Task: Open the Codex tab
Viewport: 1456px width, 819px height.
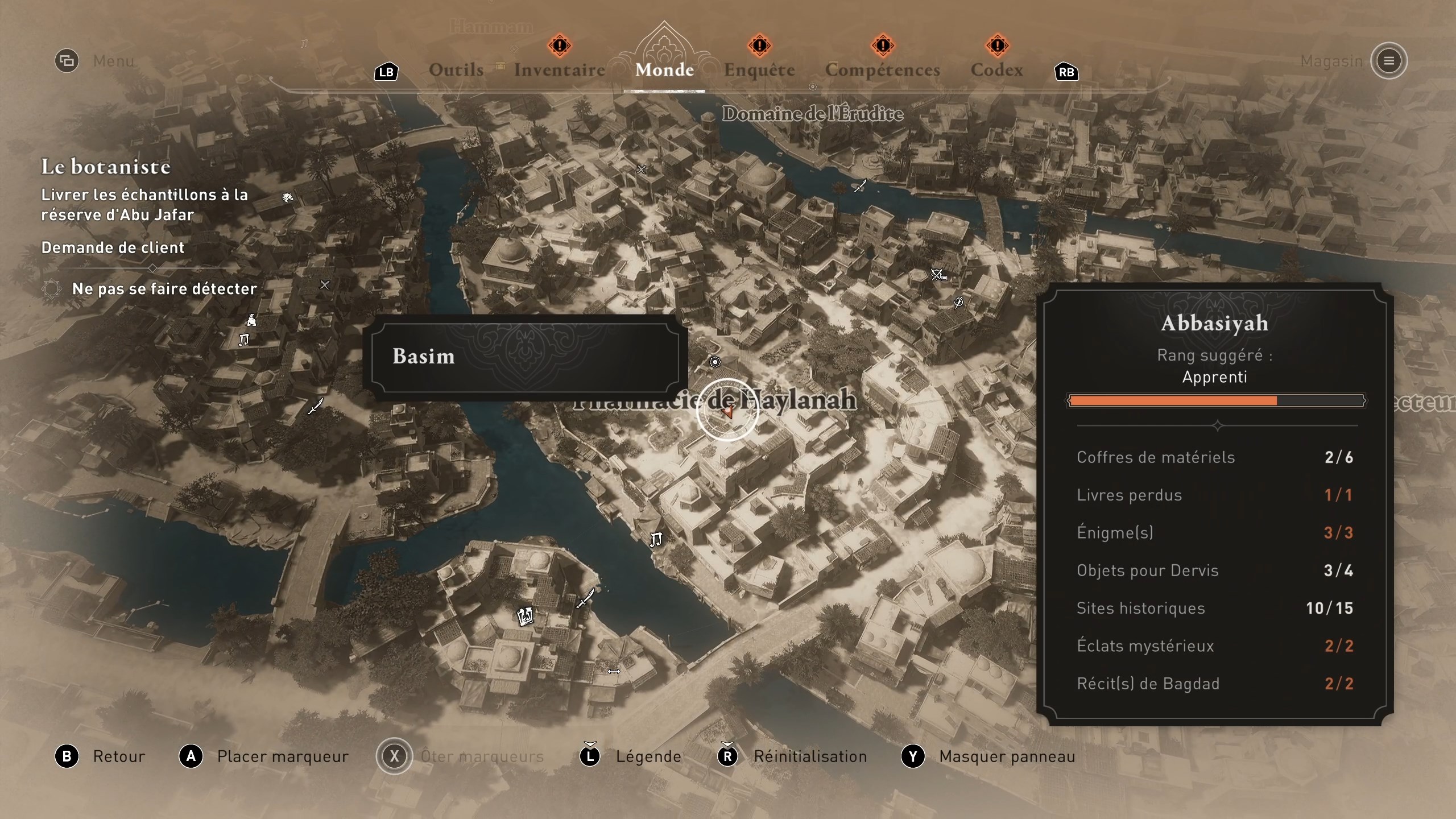Action: point(996,70)
